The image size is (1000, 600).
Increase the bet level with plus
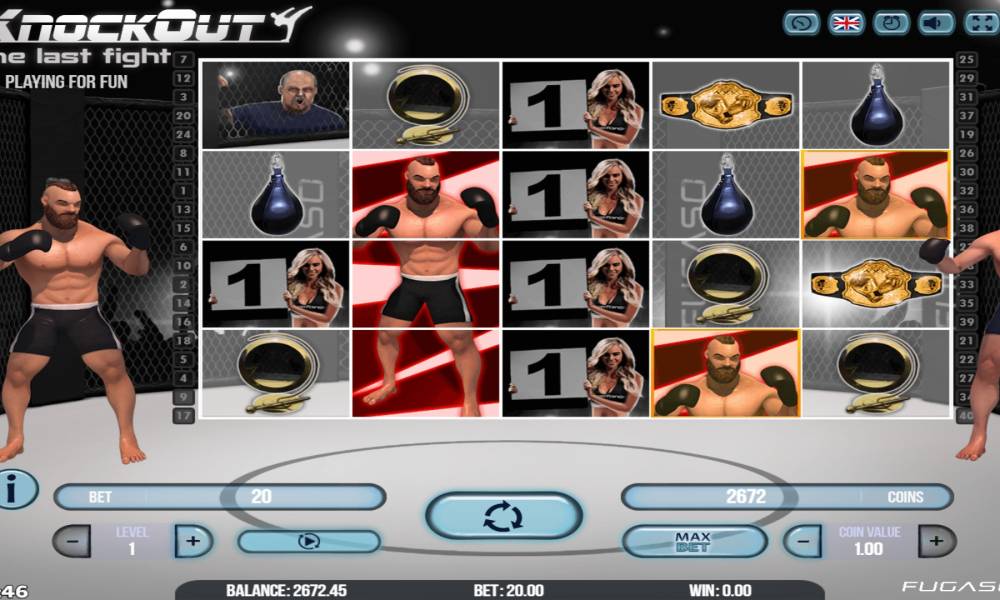(x=193, y=541)
